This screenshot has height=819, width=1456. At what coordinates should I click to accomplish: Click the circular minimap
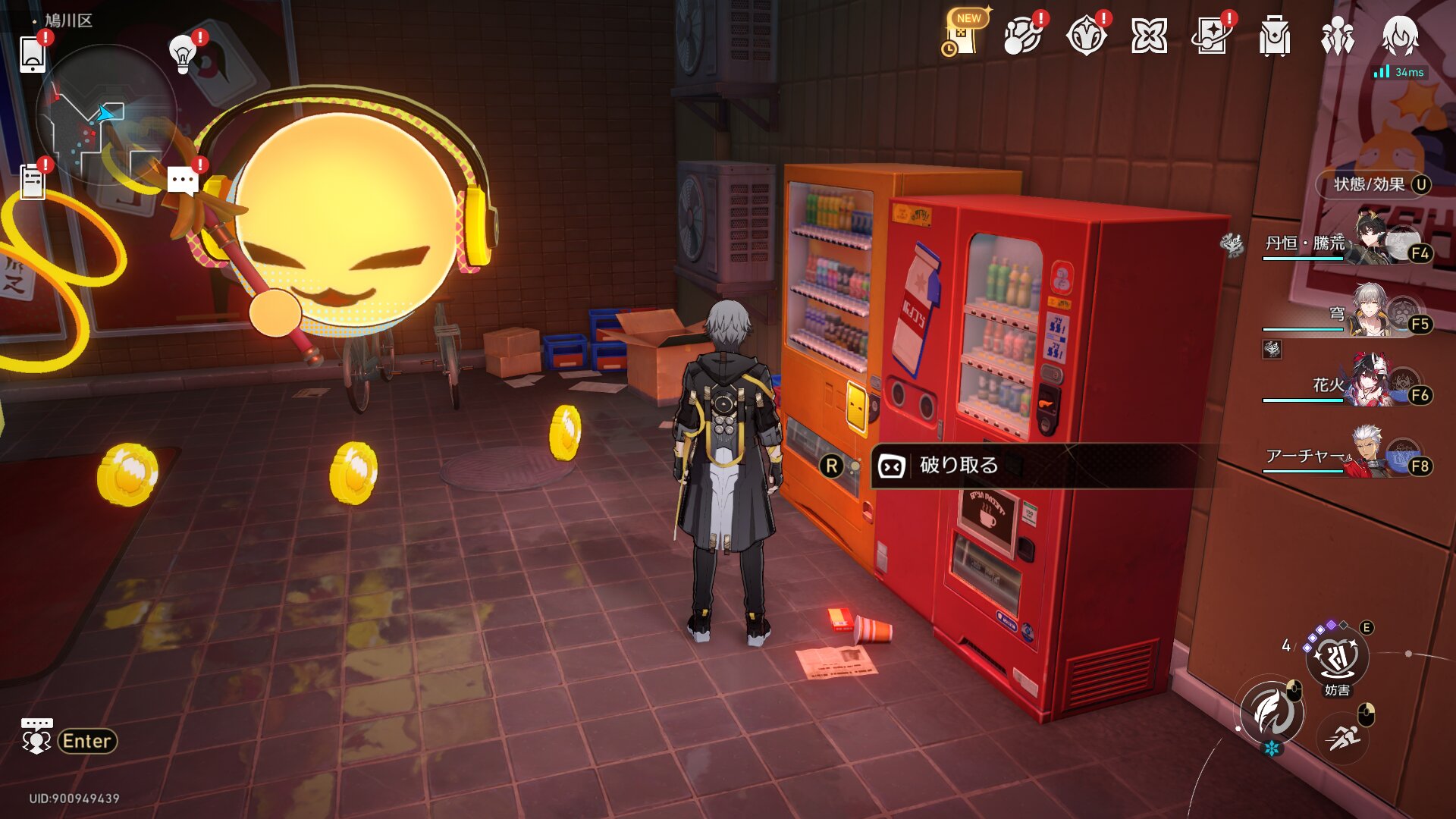tap(106, 114)
